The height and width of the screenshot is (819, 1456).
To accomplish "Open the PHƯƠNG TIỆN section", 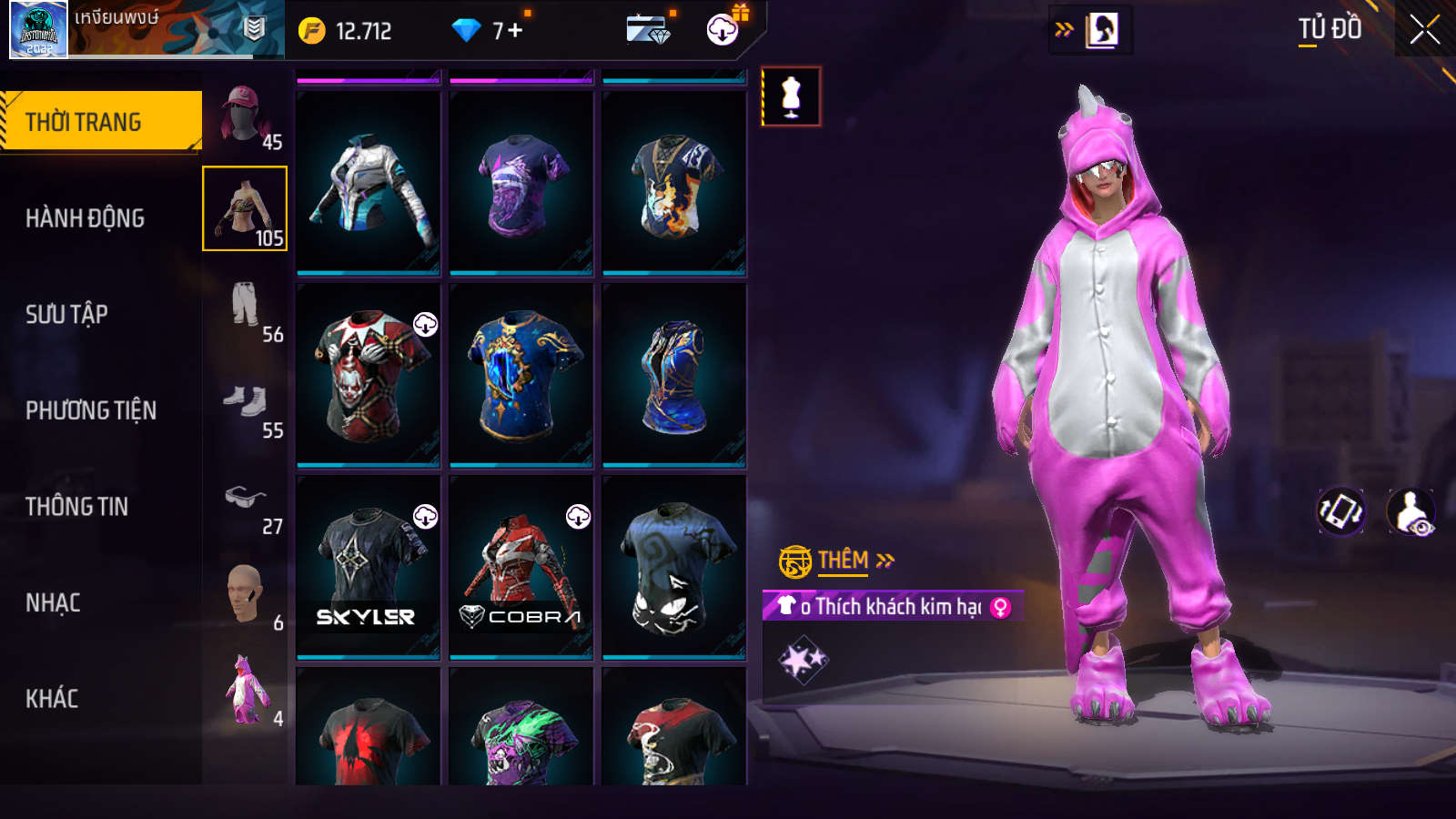I will 91,410.
